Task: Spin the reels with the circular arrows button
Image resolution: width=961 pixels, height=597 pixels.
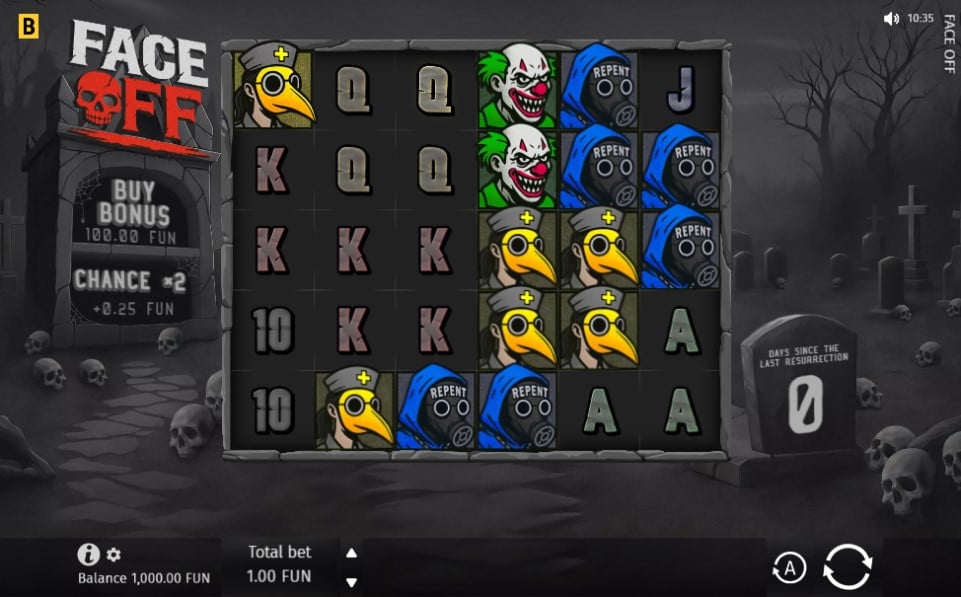Action: click(847, 567)
